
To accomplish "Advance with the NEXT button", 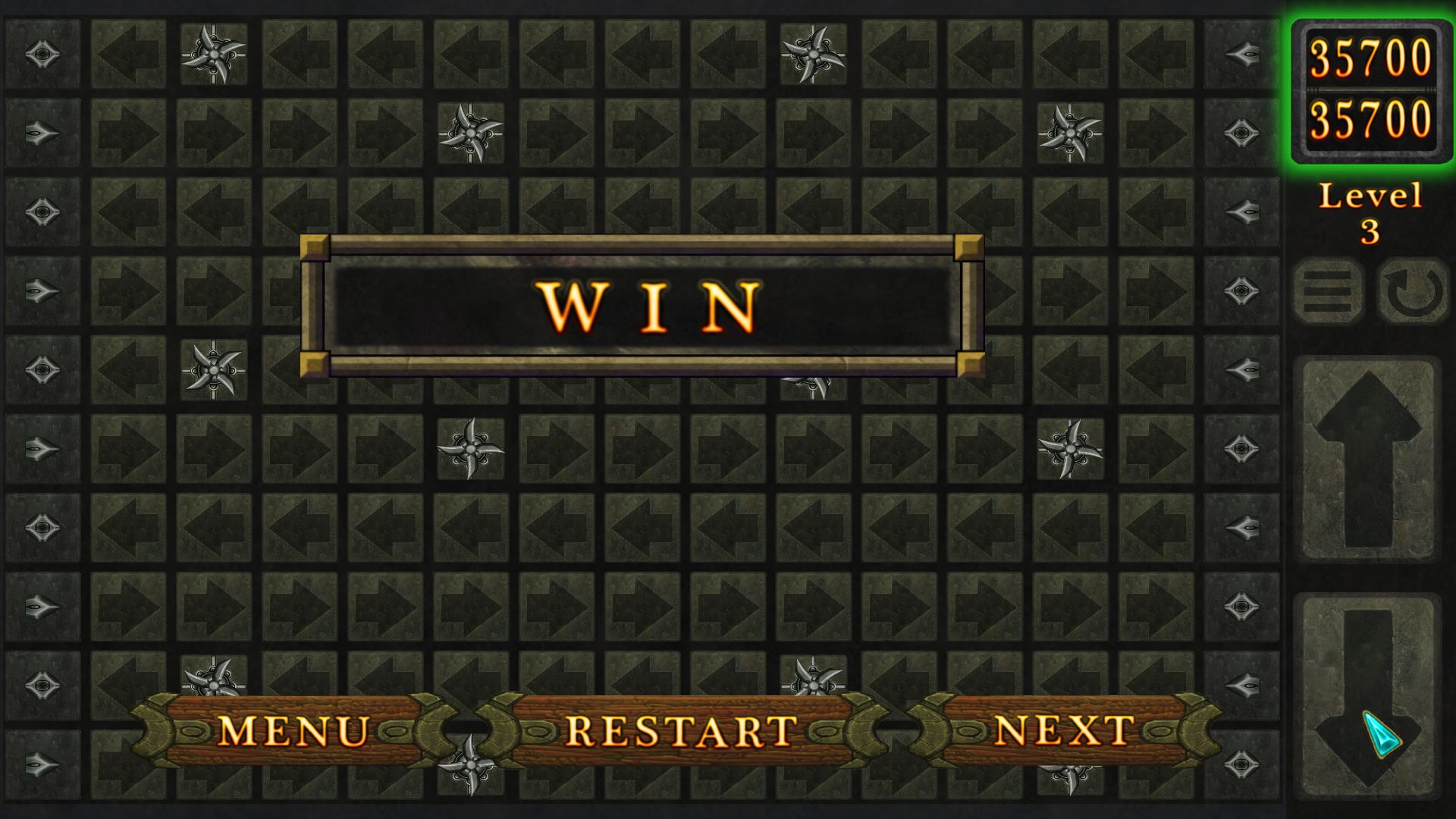I will (x=1065, y=730).
